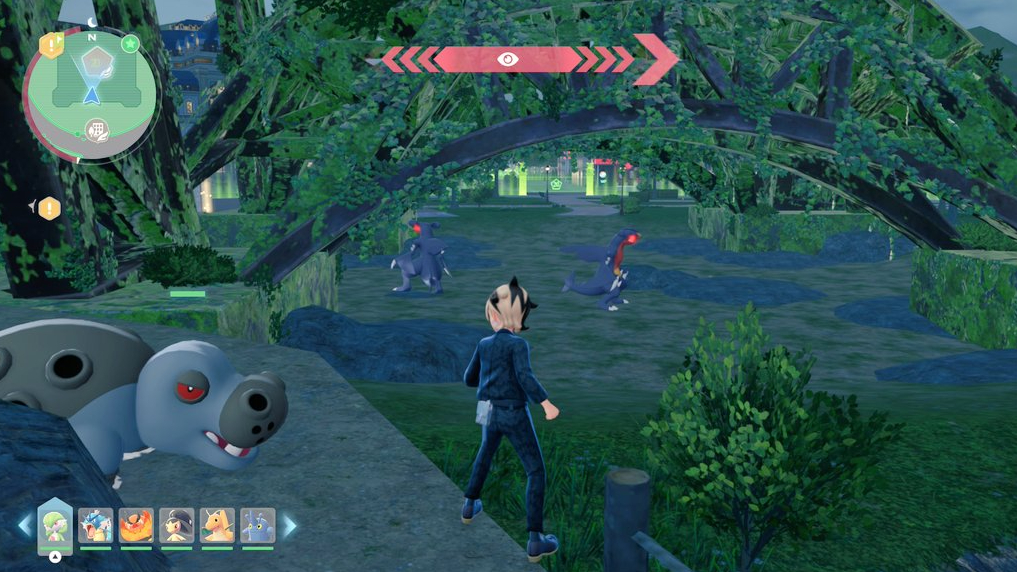
Task: Open the orange exclamation mission notification
Action: pos(49,208)
